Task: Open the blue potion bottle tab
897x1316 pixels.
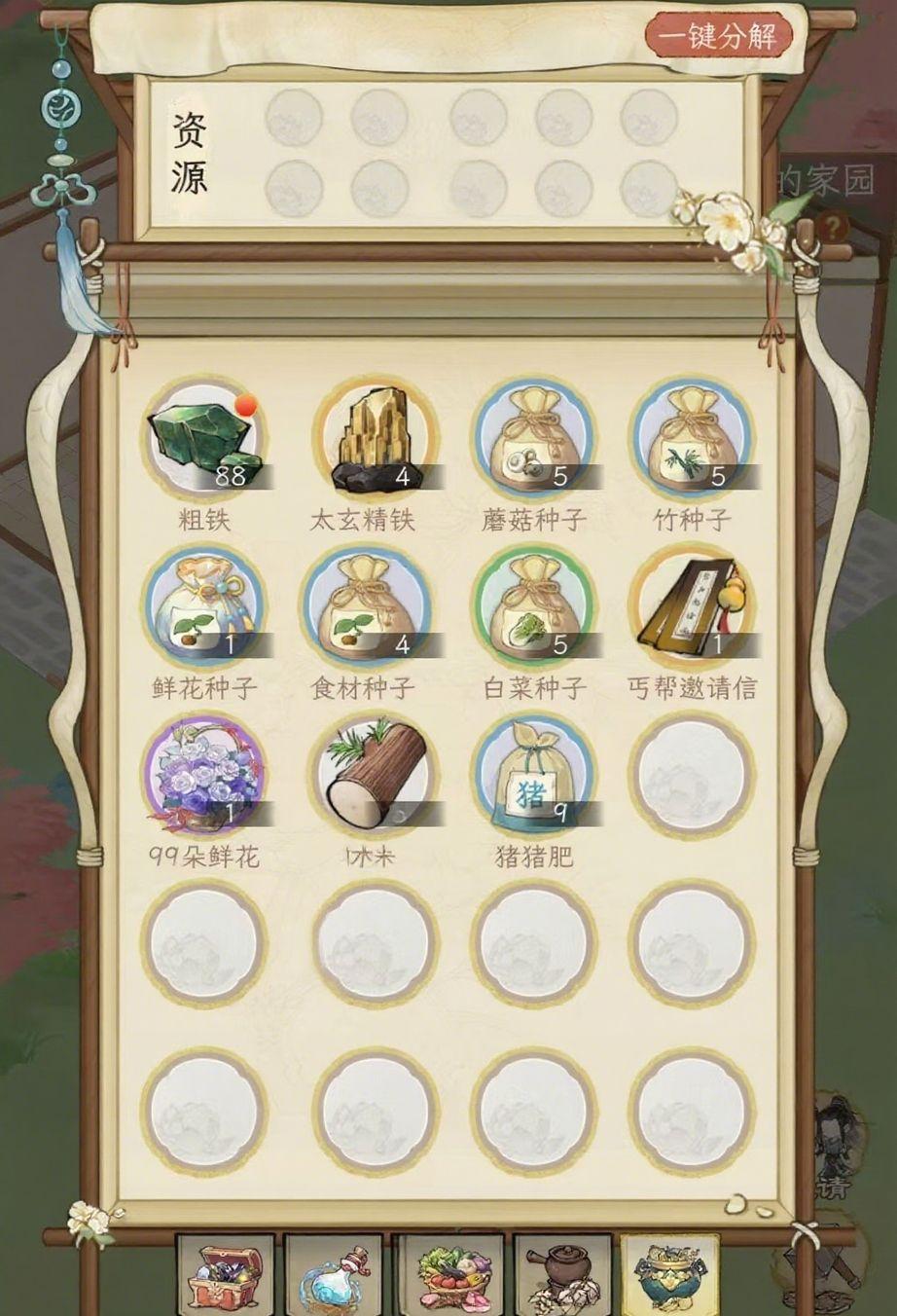Action: pyautogui.click(x=336, y=1273)
